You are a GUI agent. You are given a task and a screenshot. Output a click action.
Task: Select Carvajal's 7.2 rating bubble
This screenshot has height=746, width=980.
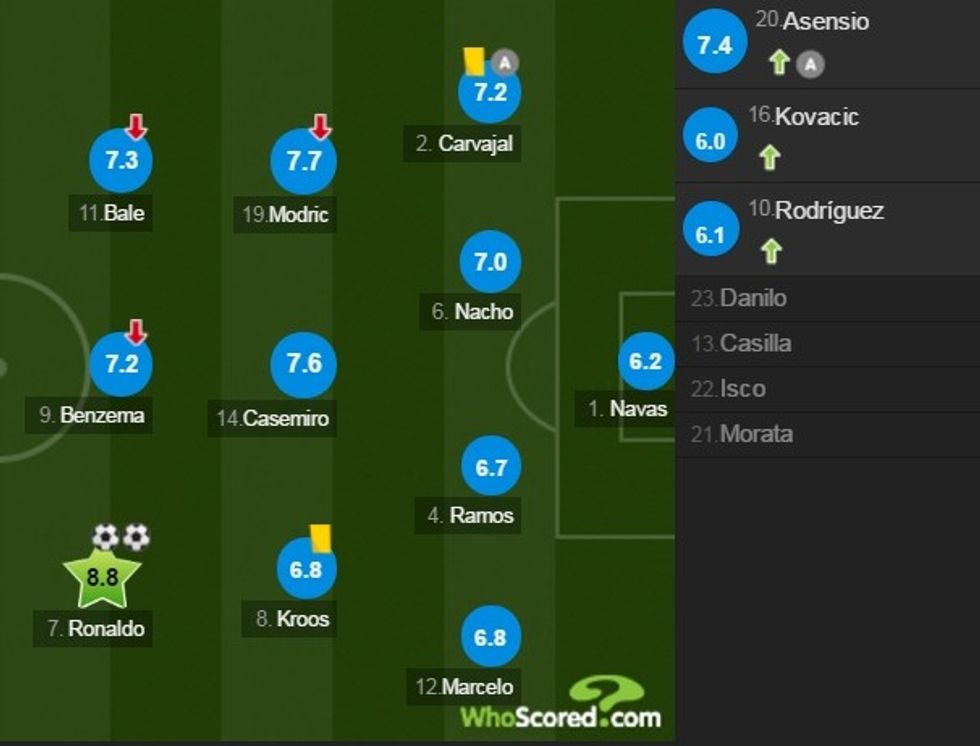[x=490, y=92]
